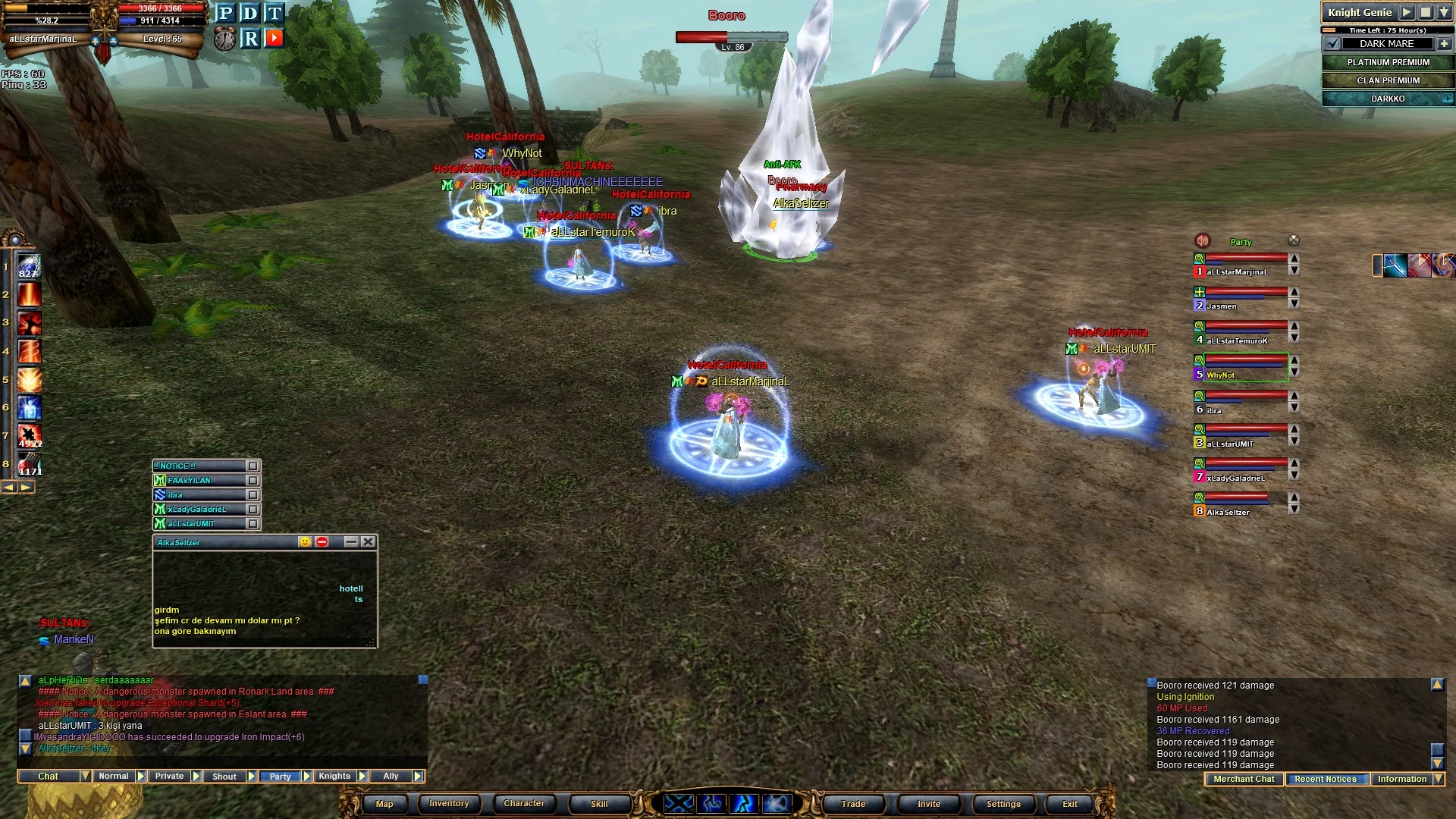Viewport: 1456px width, 819px height.
Task: Switch to the Shout chat channel
Action: 224,777
